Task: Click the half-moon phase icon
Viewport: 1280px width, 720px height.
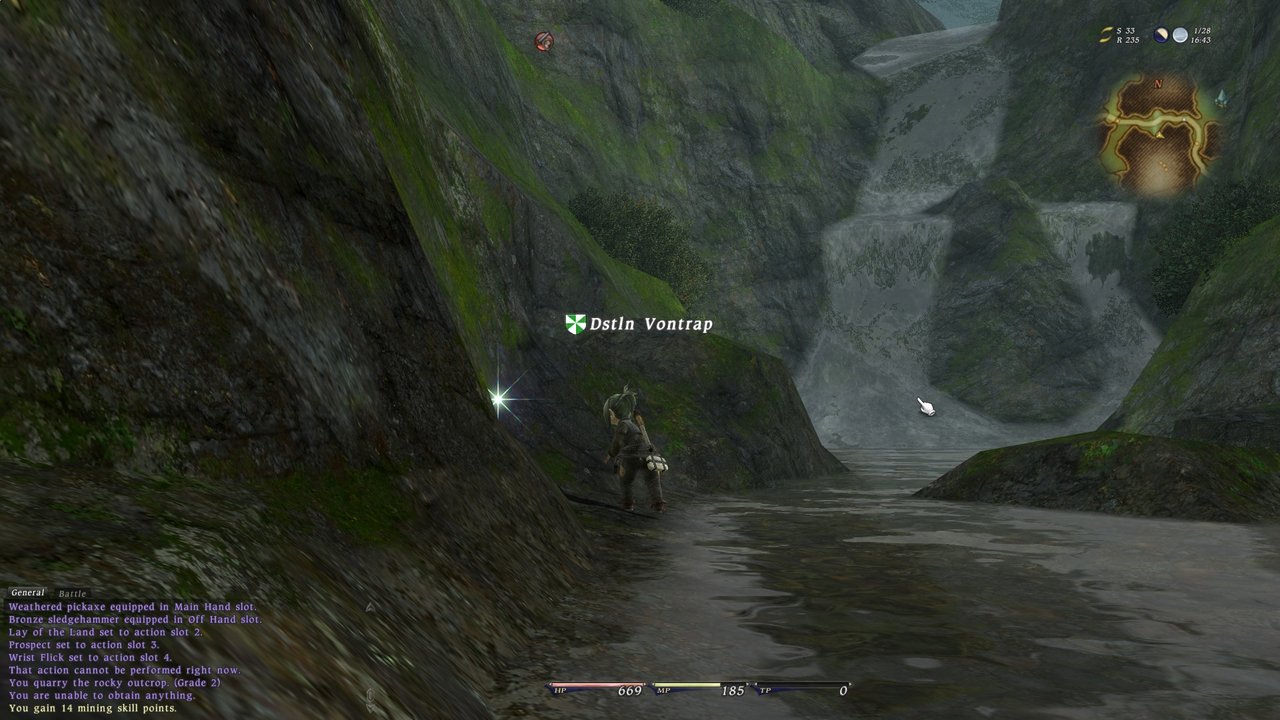Action: (1161, 35)
